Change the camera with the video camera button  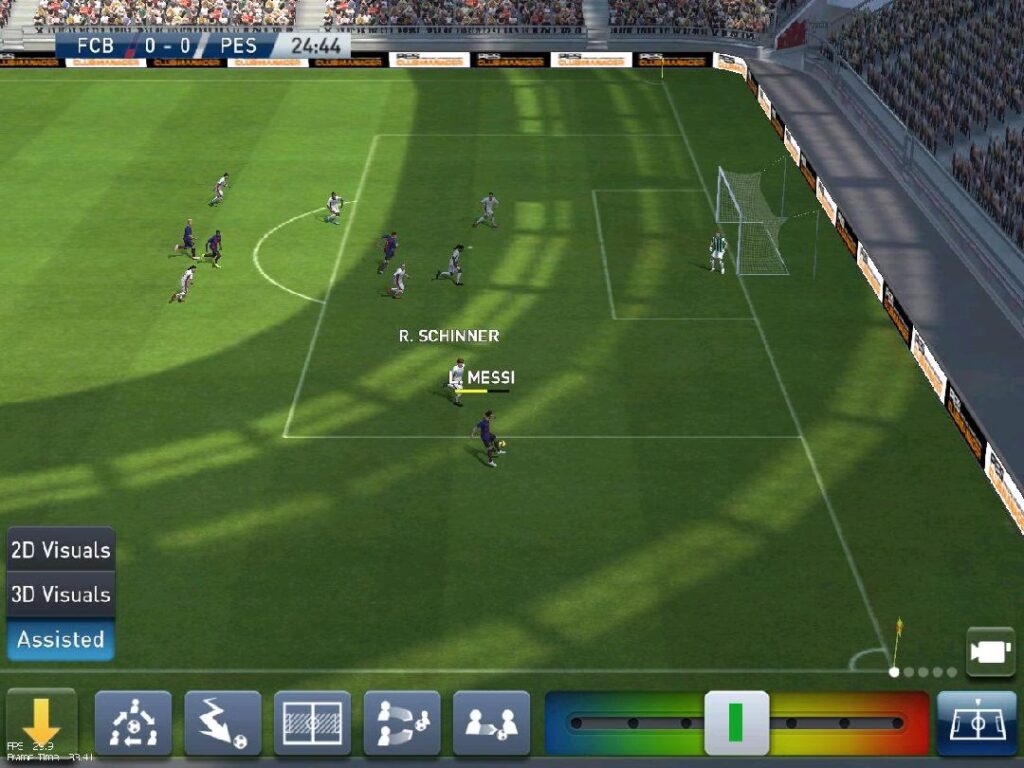990,652
